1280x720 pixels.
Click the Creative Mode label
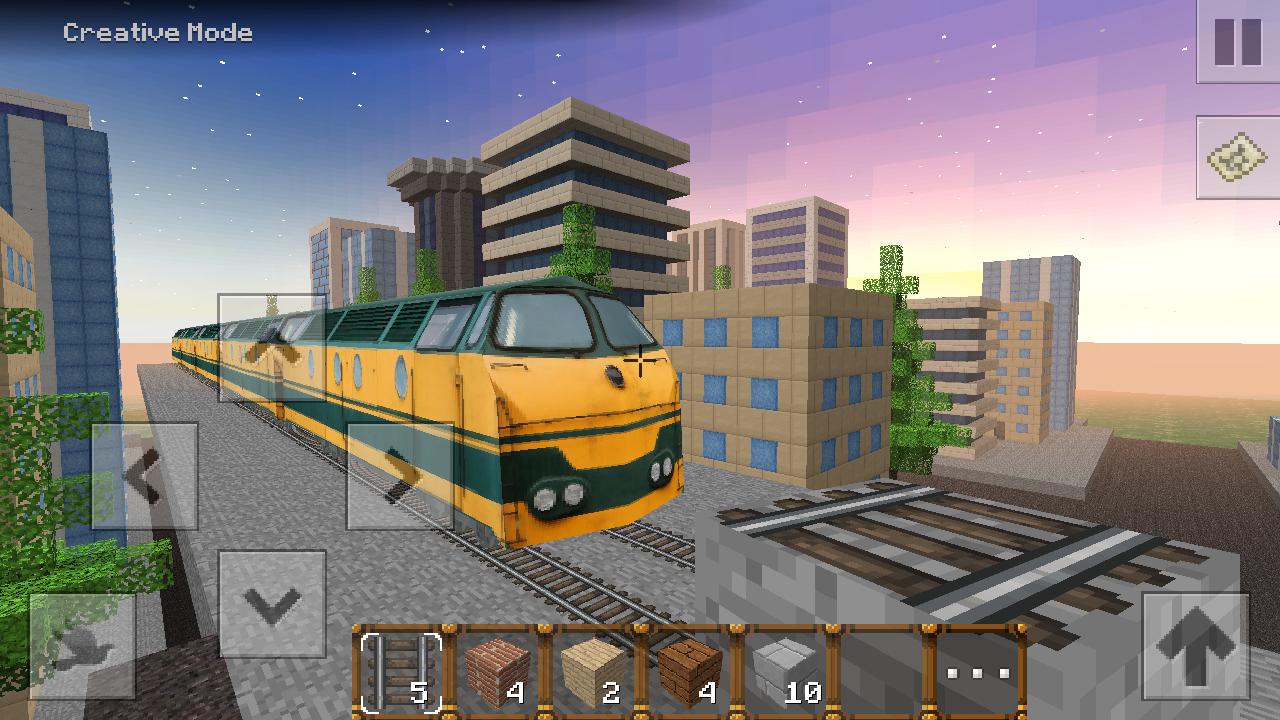(x=155, y=31)
